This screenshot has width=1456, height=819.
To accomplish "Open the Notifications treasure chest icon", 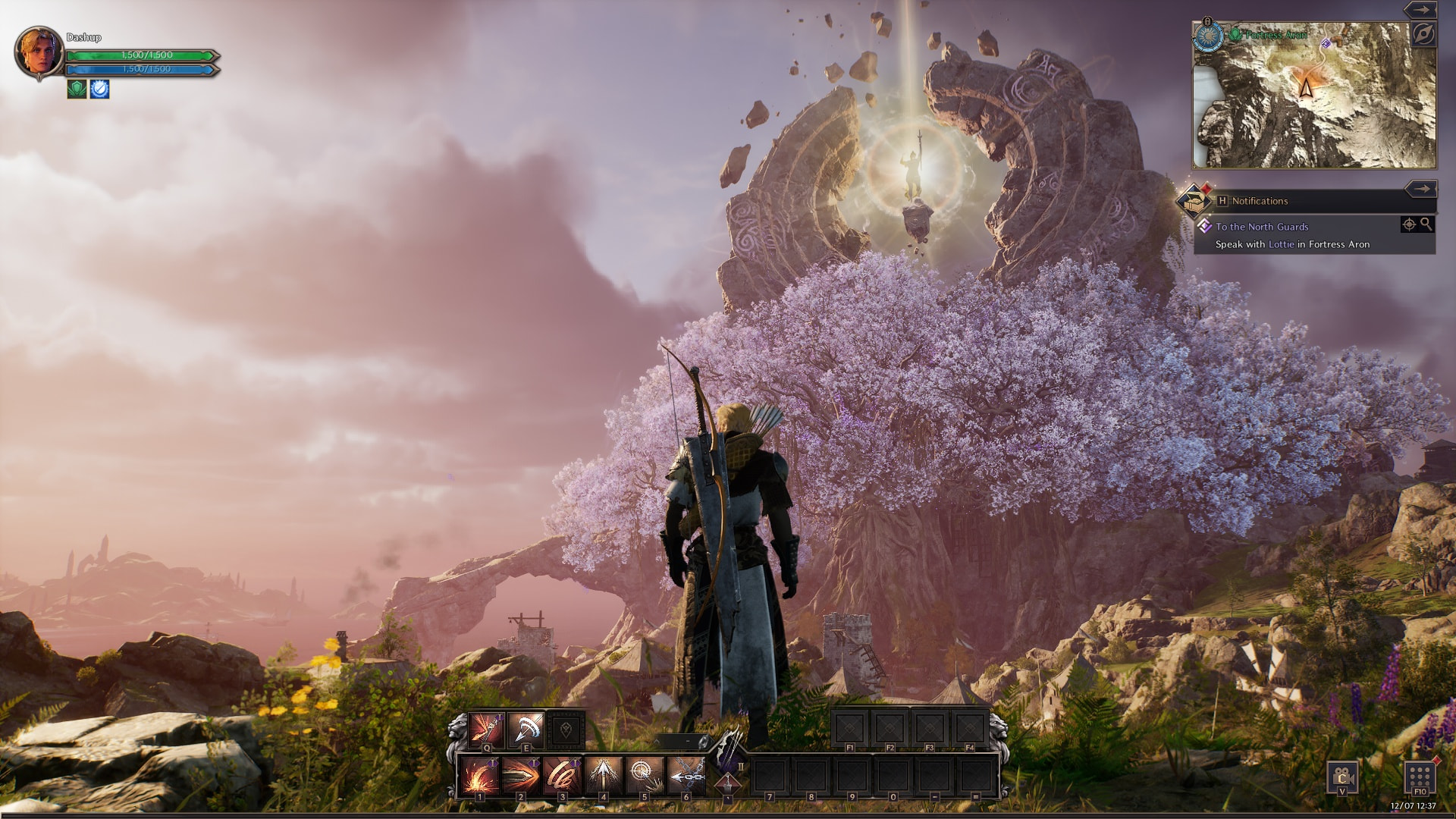I will click(x=1194, y=201).
